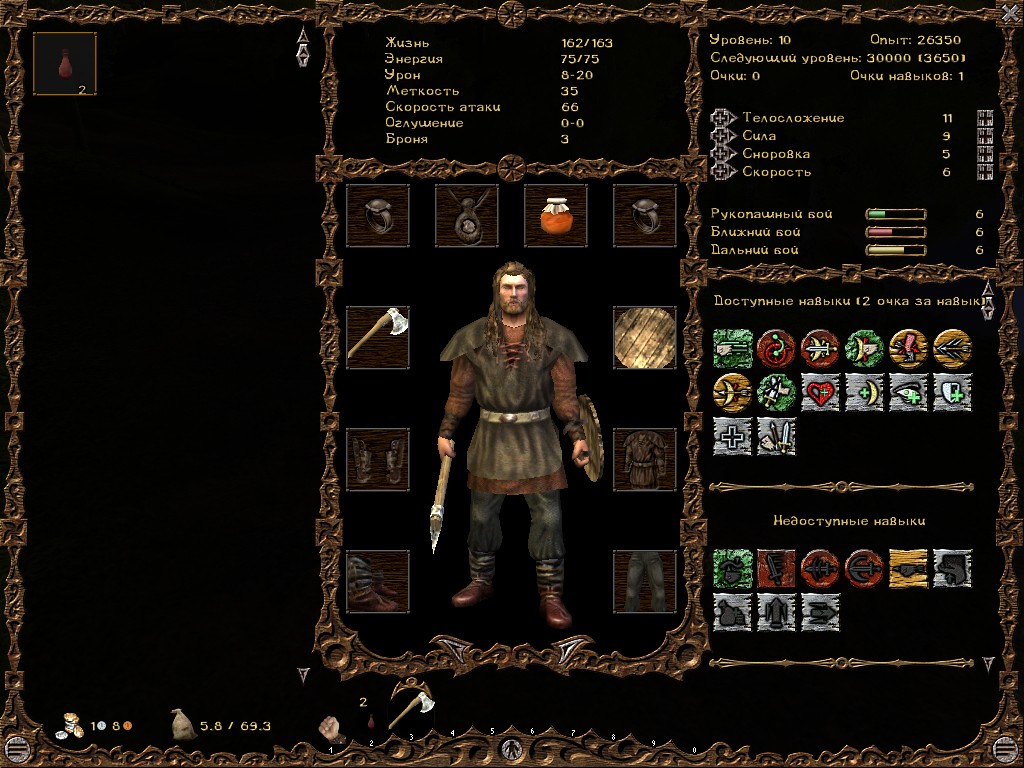Click the equipped axe weapon slot
This screenshot has height=768, width=1024.
[x=378, y=338]
